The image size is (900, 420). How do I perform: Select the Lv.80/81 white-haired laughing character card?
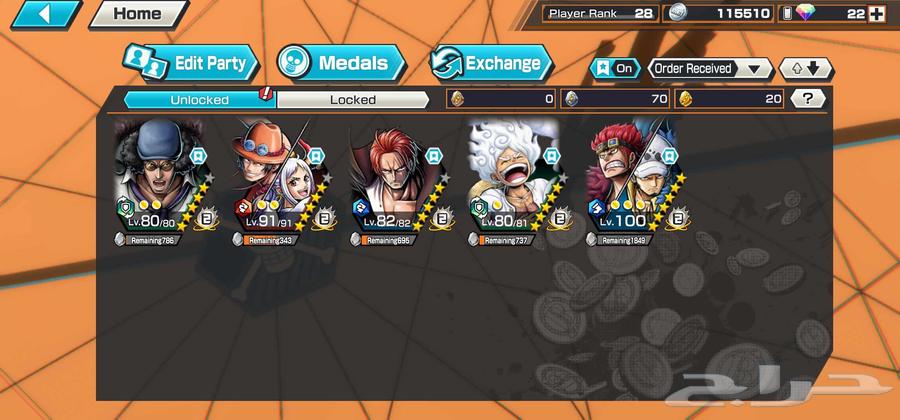tap(514, 178)
